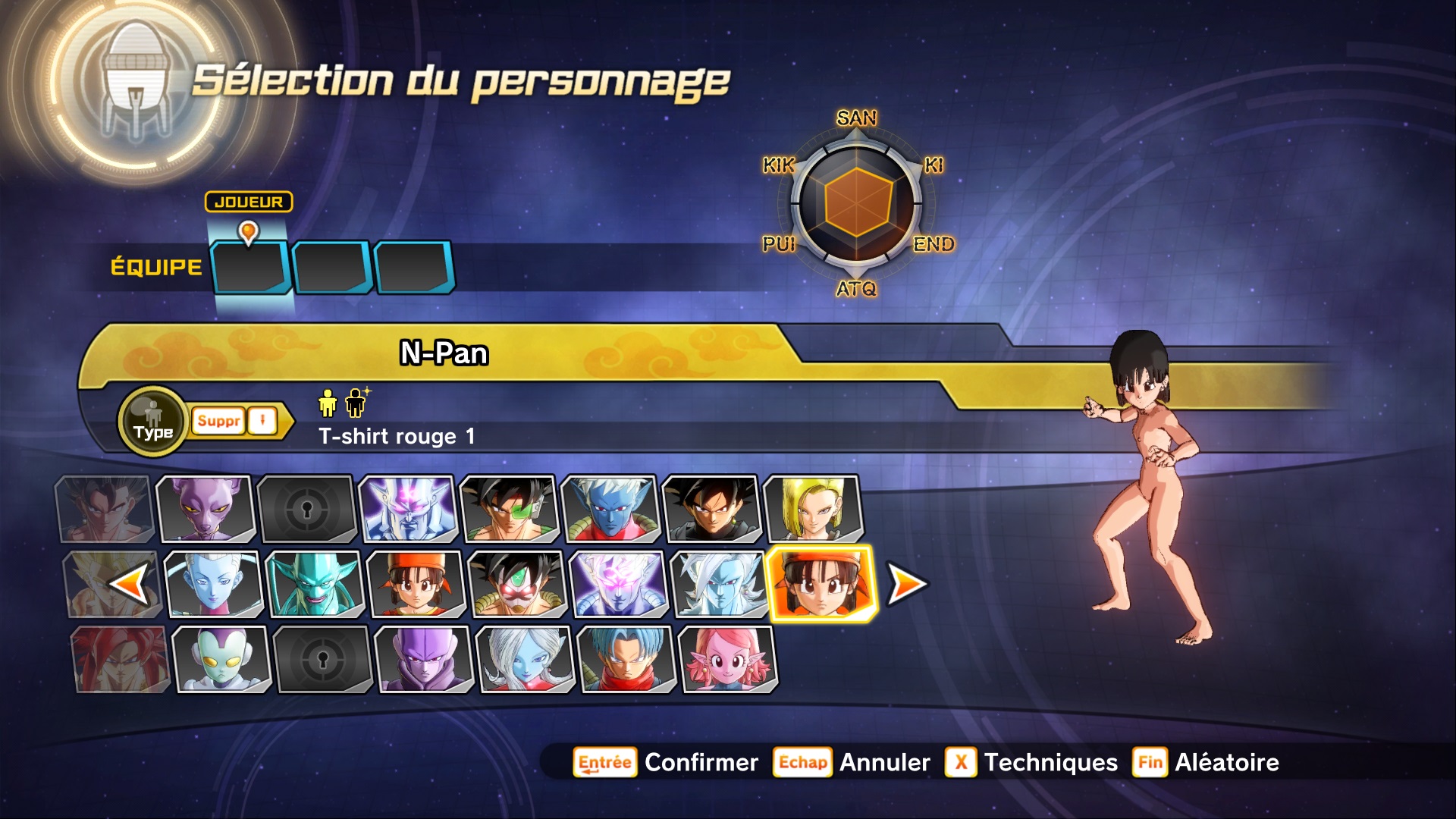Choose the purple Hit portrait
This screenshot has height=819, width=1456.
[425, 659]
